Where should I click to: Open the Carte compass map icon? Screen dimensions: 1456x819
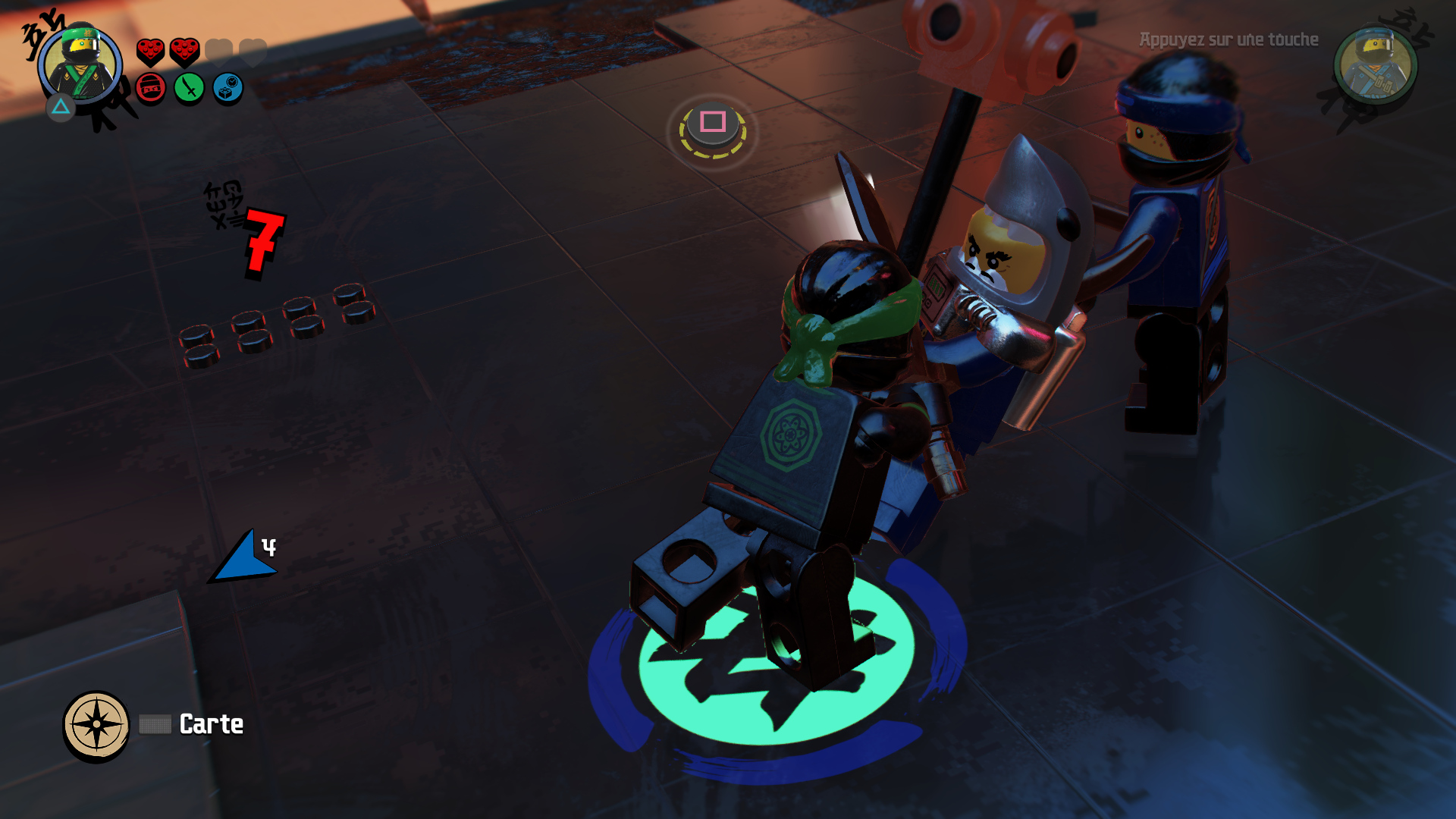[x=96, y=724]
